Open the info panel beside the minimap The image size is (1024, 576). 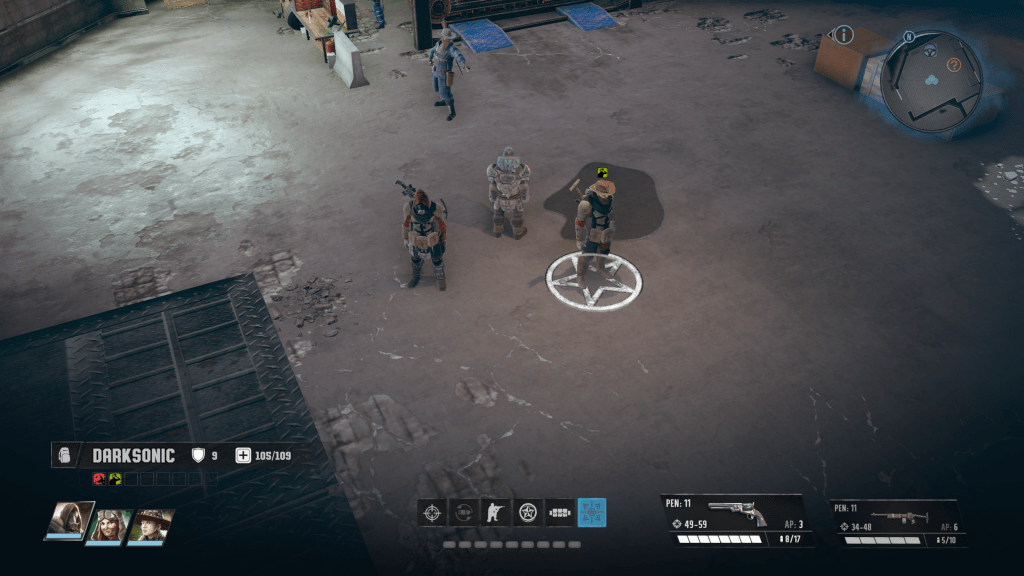pos(844,36)
